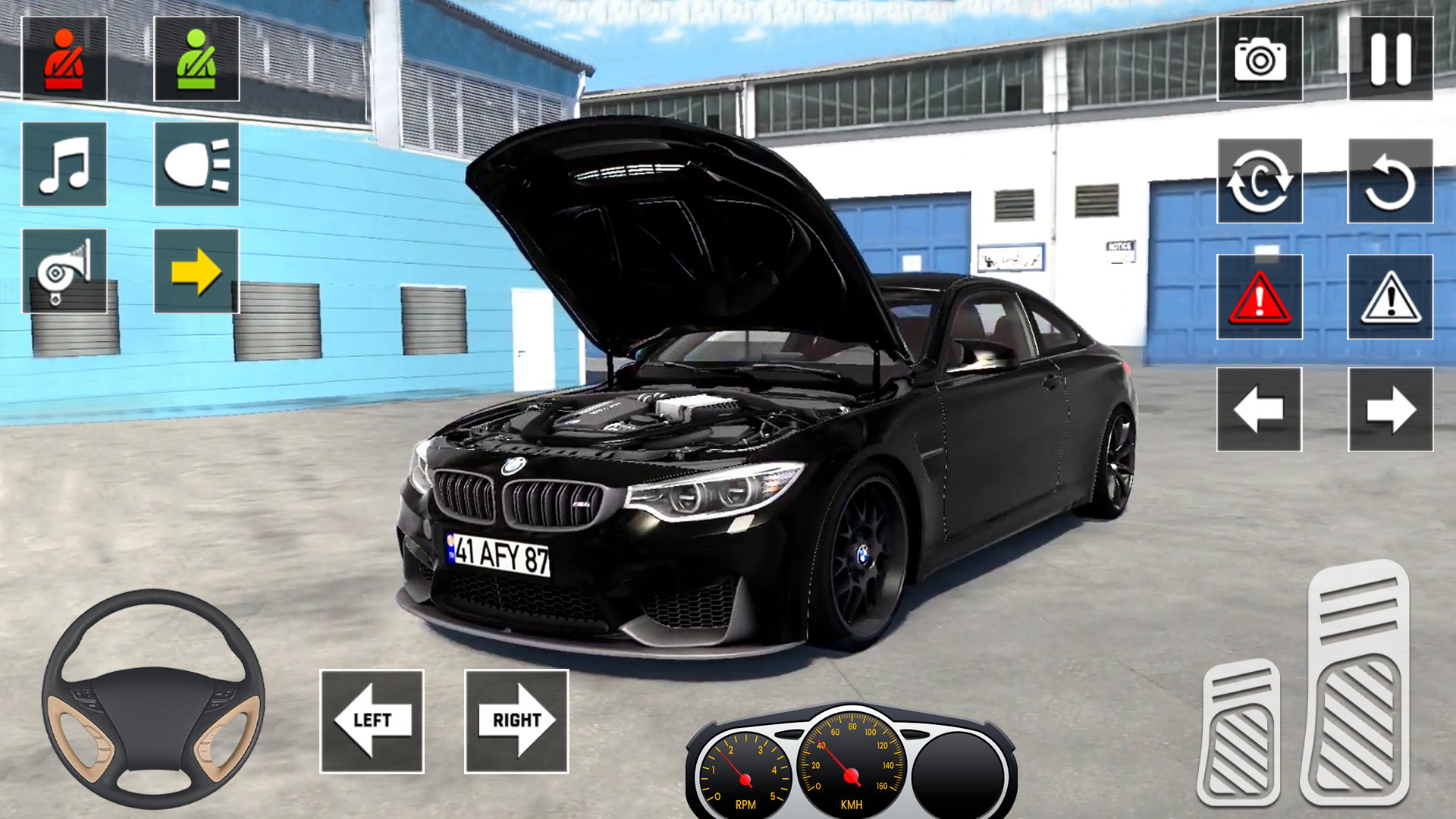Tap the red seatbelt icon

(x=64, y=59)
